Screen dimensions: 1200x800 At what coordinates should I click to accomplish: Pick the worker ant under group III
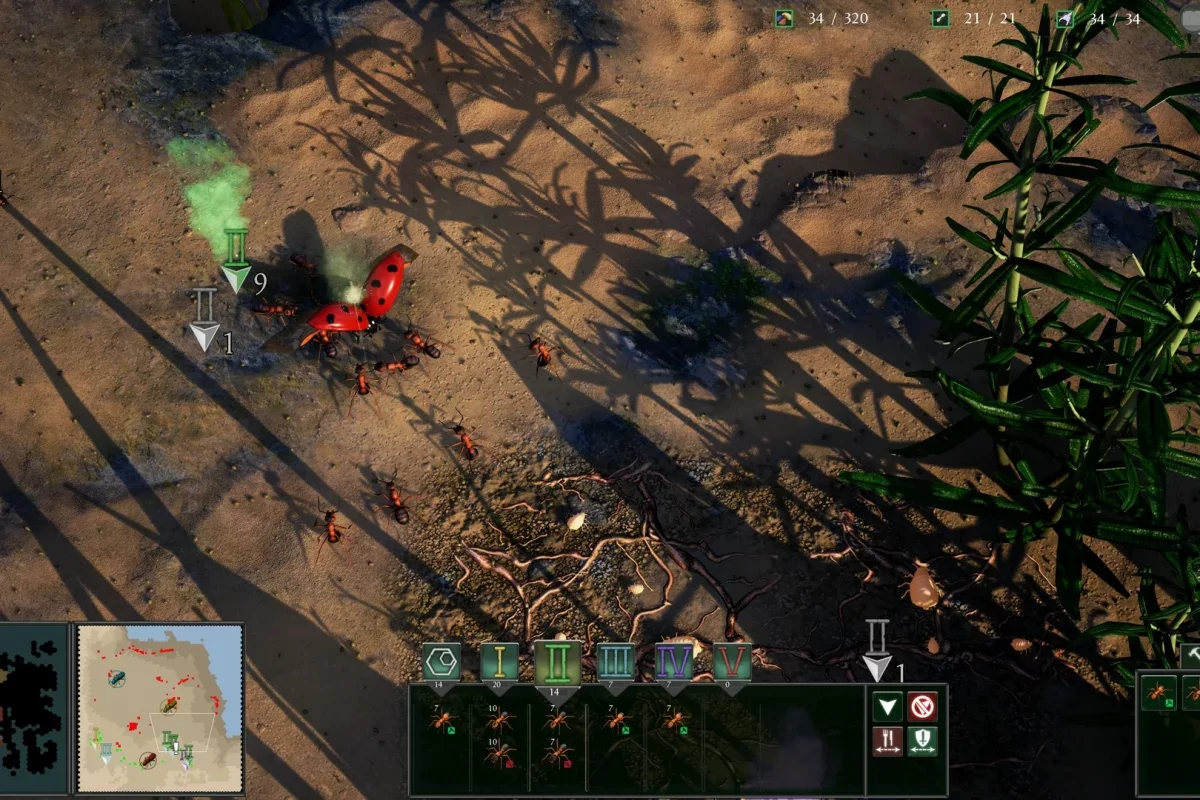(616, 721)
